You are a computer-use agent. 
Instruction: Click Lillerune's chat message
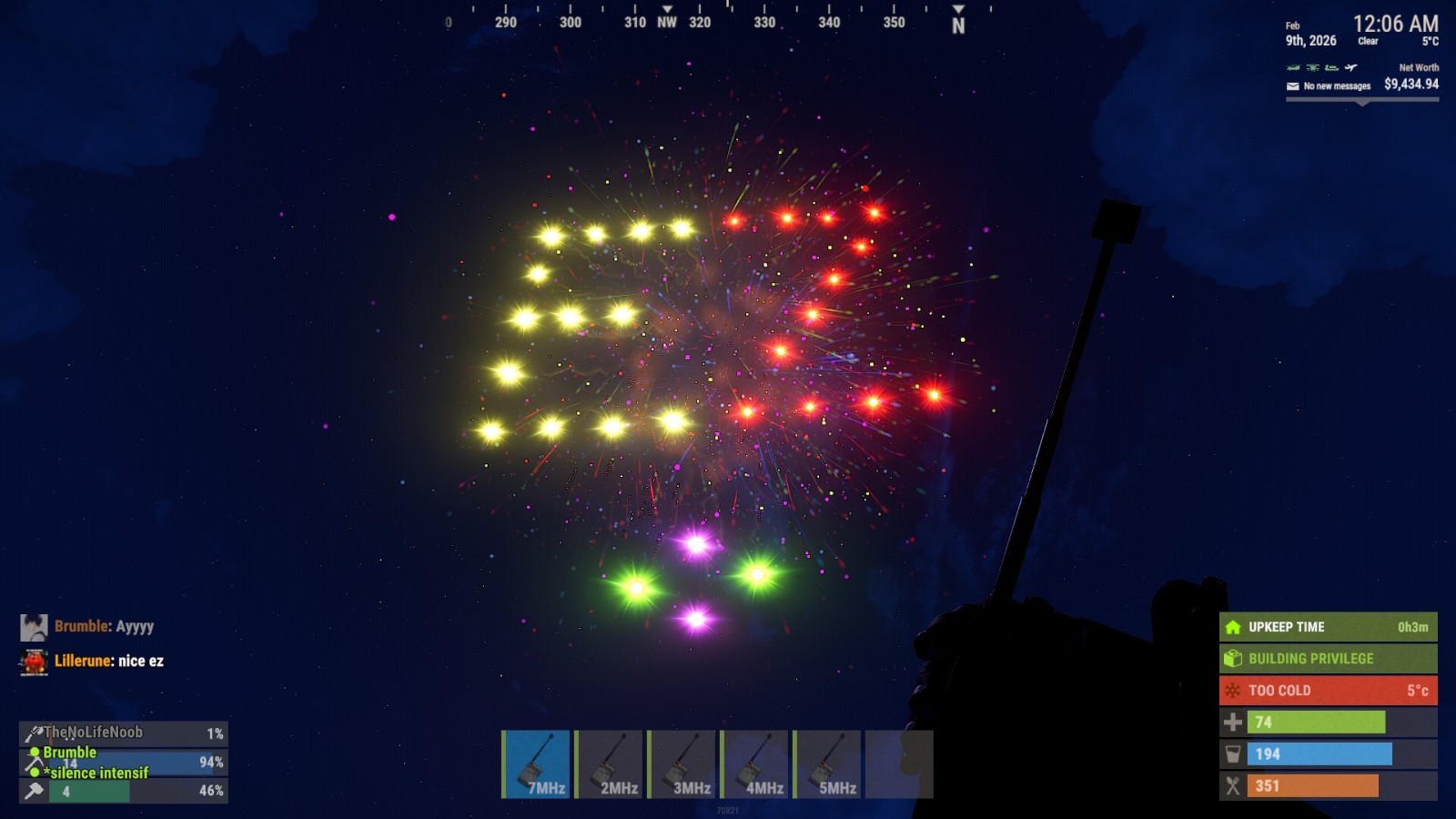pyautogui.click(x=109, y=661)
